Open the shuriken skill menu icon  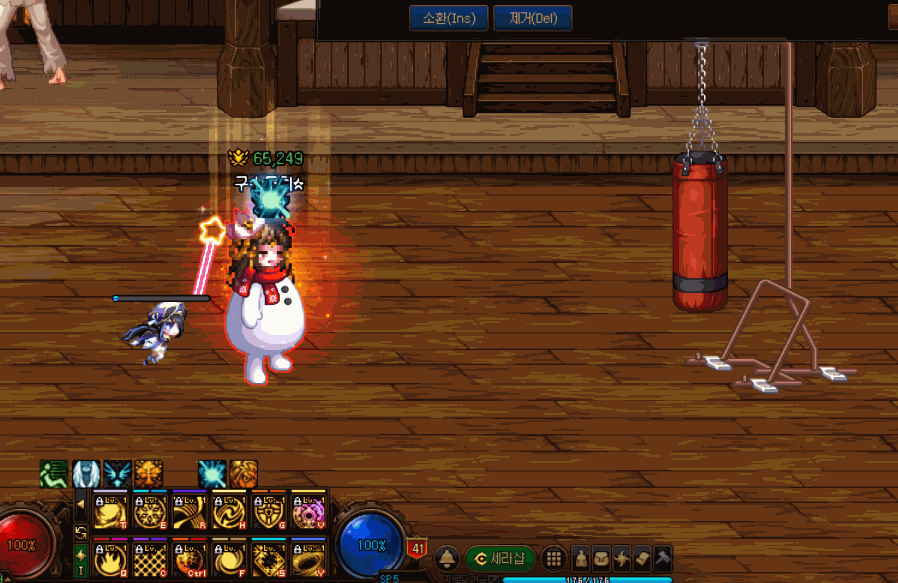coord(622,558)
